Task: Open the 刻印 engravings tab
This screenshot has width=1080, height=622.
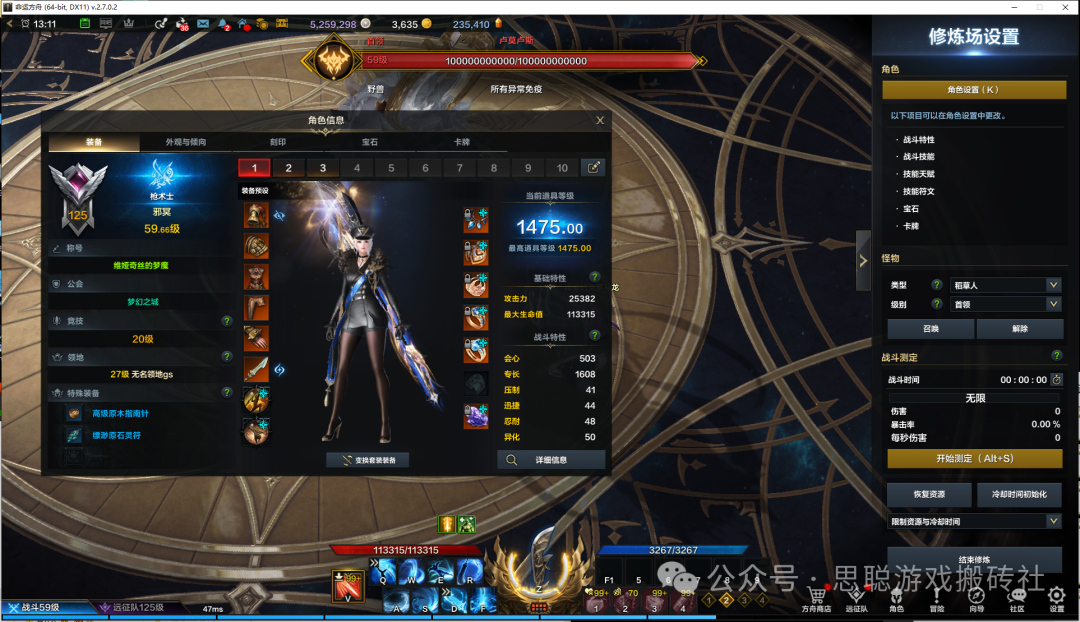Action: pyautogui.click(x=278, y=142)
